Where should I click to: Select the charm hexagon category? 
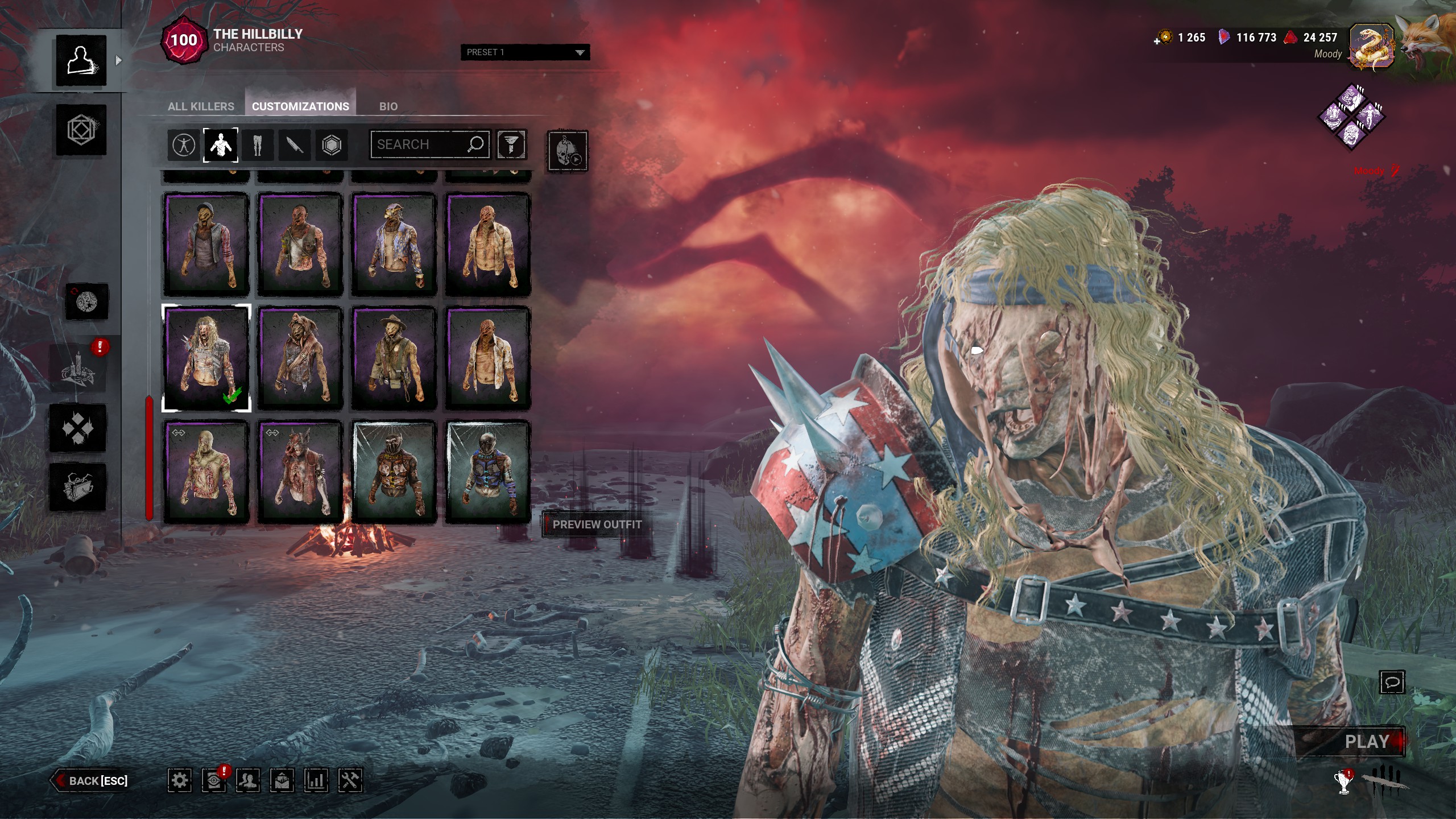click(x=331, y=145)
